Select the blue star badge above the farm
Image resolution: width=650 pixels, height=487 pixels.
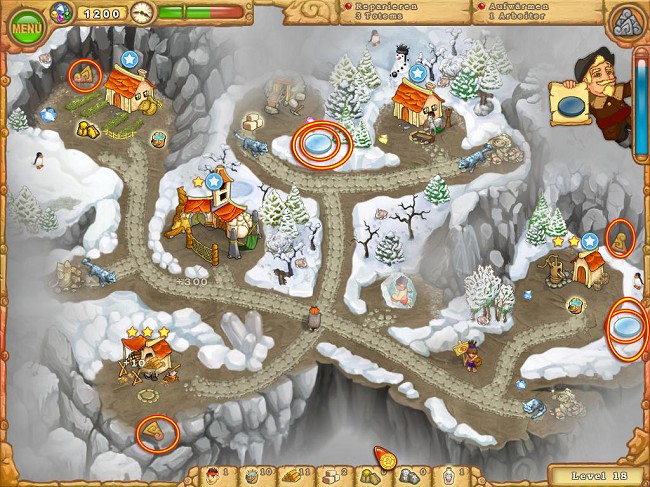coord(130,60)
